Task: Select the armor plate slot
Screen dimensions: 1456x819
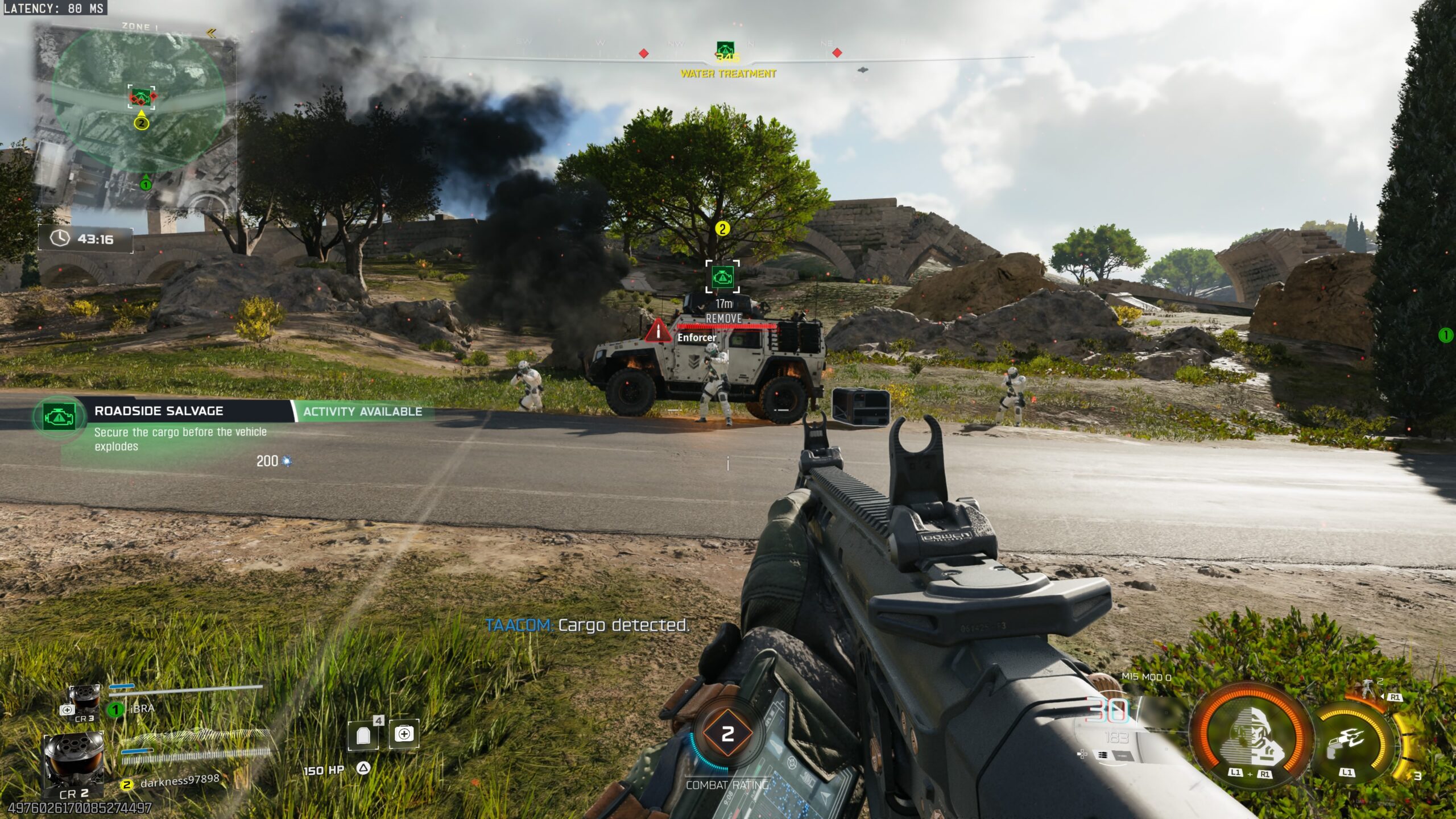Action: click(363, 736)
